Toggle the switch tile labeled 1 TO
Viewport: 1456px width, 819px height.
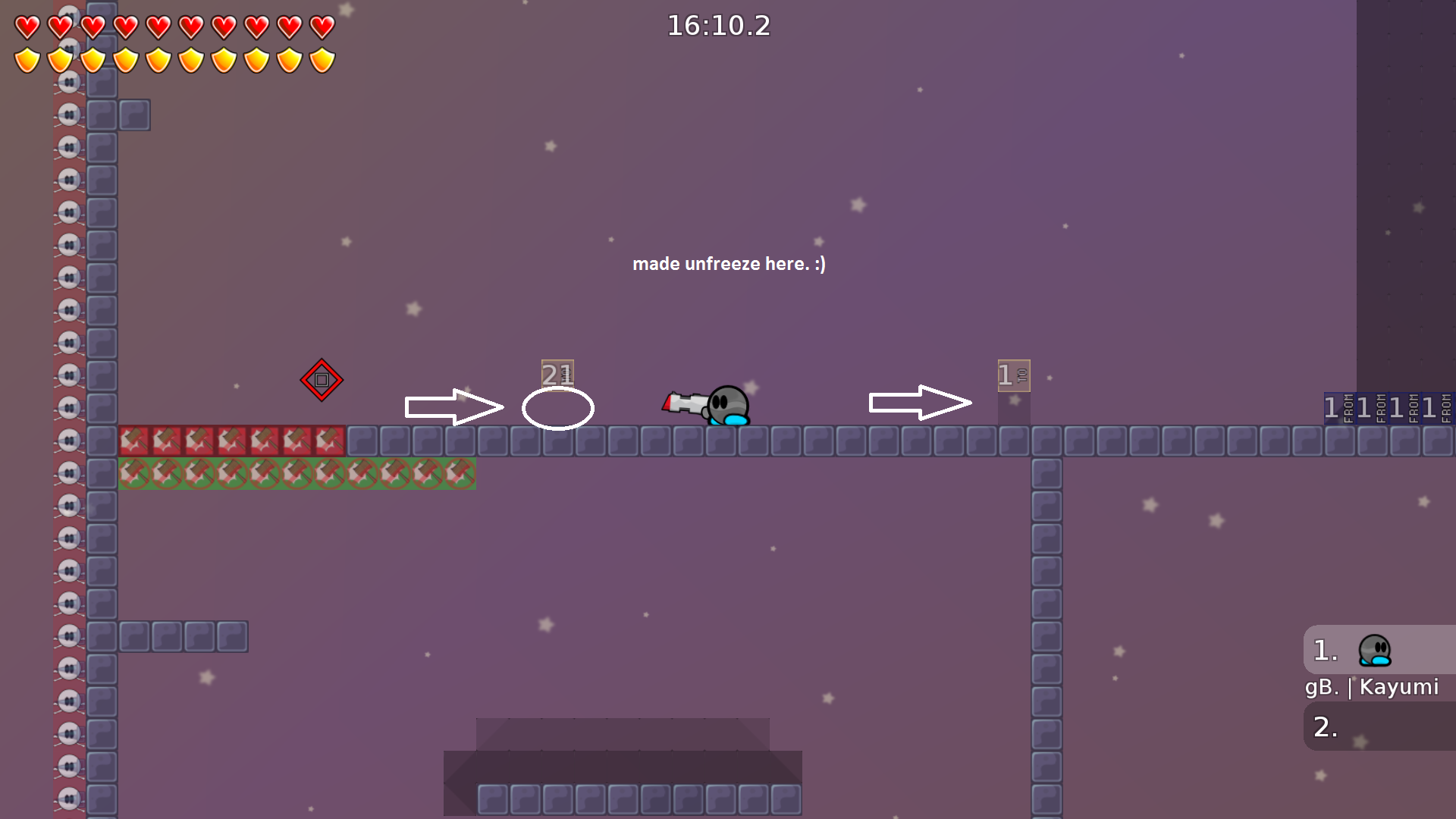tap(1015, 375)
